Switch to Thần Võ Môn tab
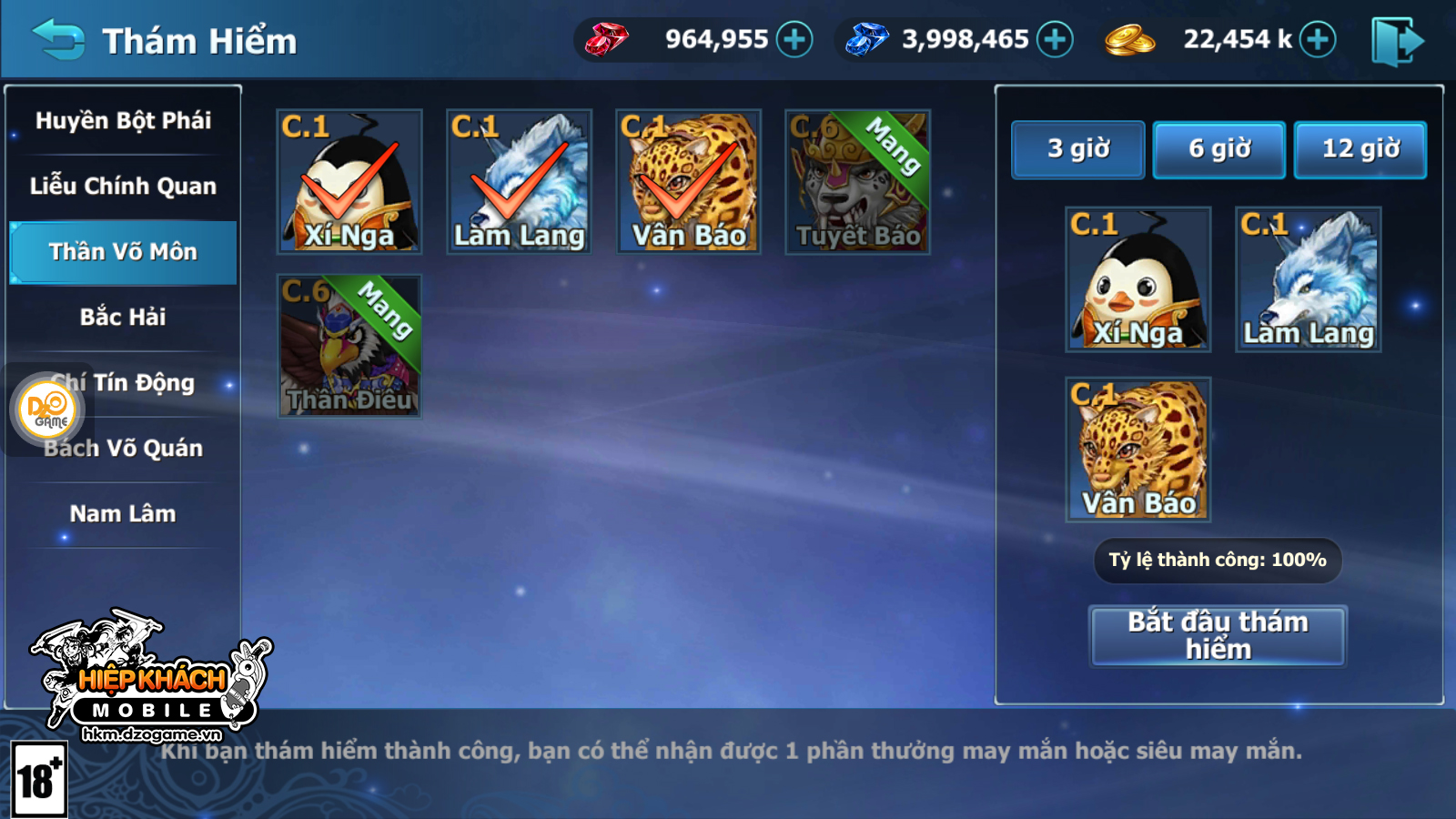Image resolution: width=1456 pixels, height=819 pixels. 123,252
